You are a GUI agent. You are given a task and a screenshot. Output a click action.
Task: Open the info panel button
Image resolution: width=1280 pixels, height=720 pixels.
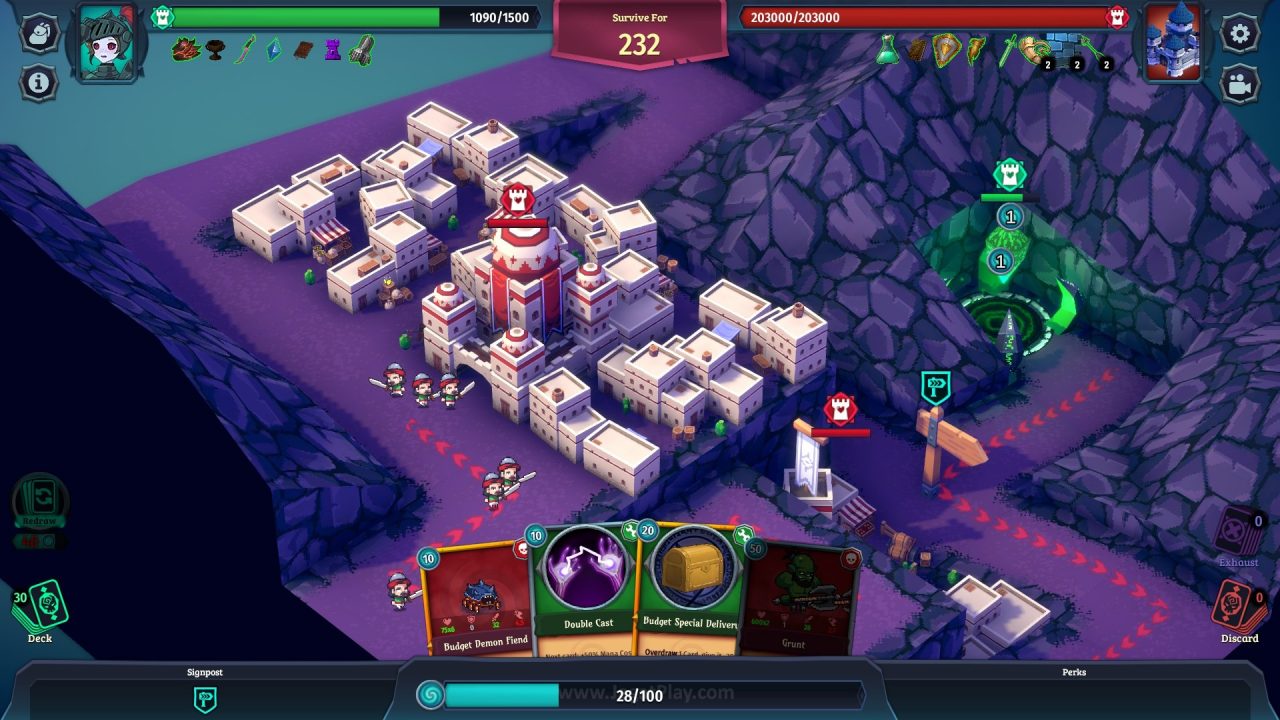tap(39, 82)
